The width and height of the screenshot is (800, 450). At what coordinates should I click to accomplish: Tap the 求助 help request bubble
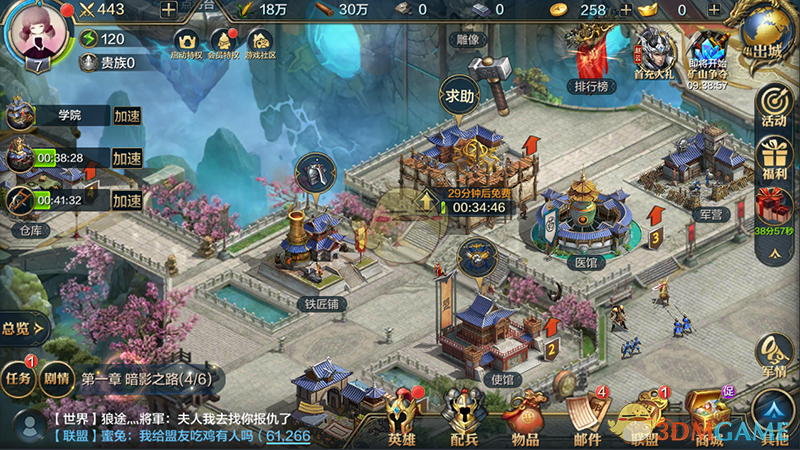[461, 97]
